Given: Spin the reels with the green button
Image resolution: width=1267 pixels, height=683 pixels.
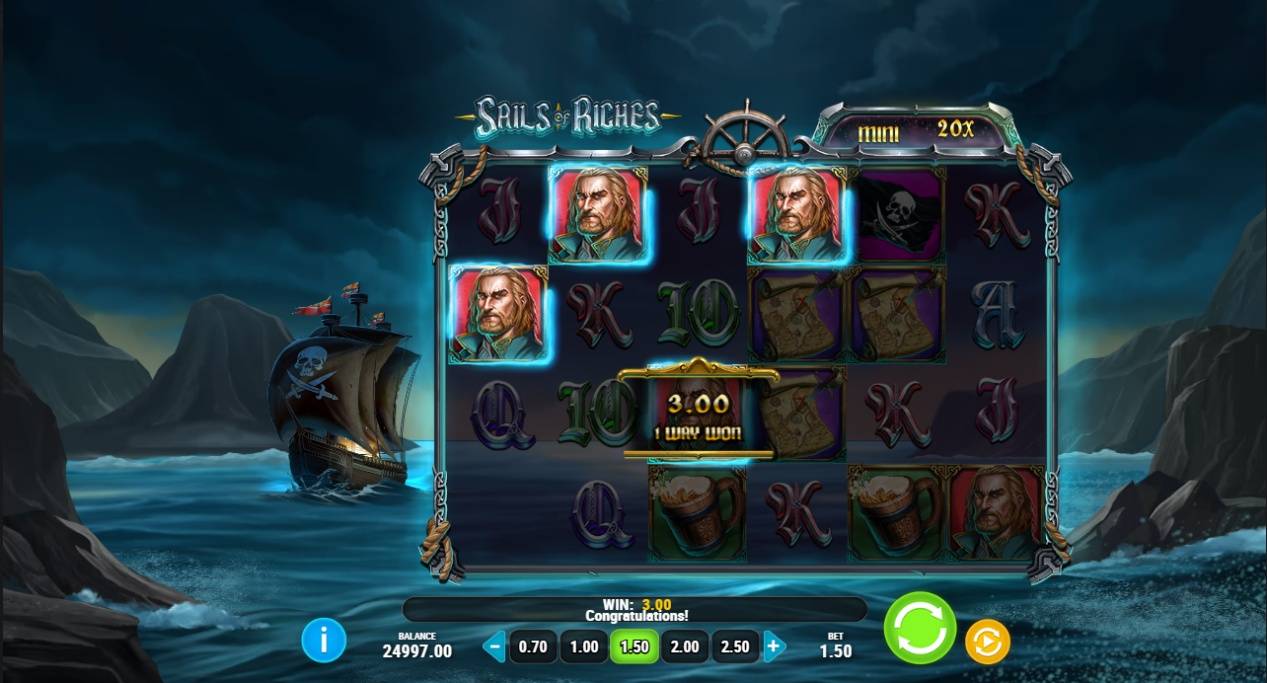Looking at the screenshot, I should coord(919,628).
